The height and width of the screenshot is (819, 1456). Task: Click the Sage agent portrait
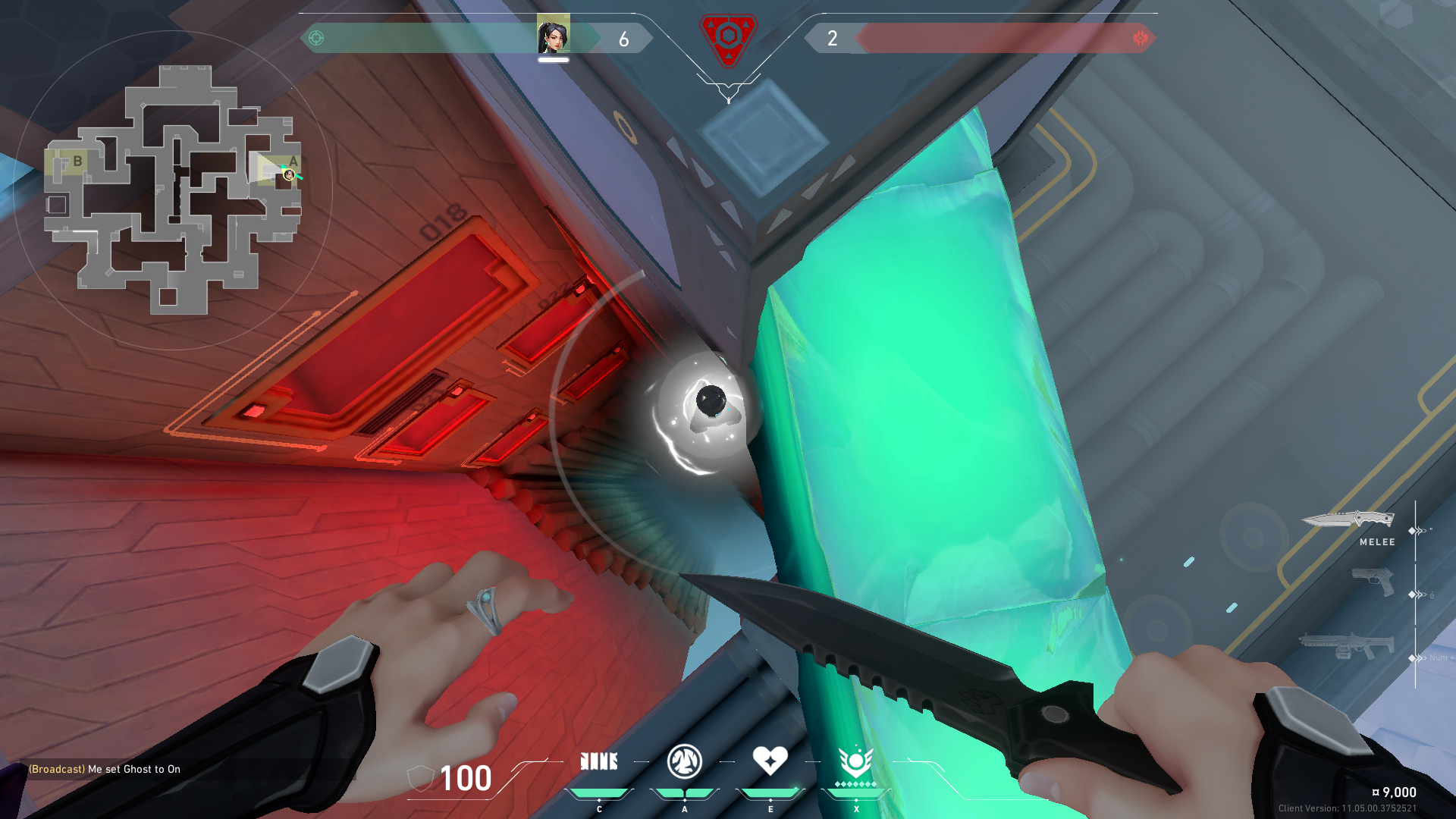(553, 34)
